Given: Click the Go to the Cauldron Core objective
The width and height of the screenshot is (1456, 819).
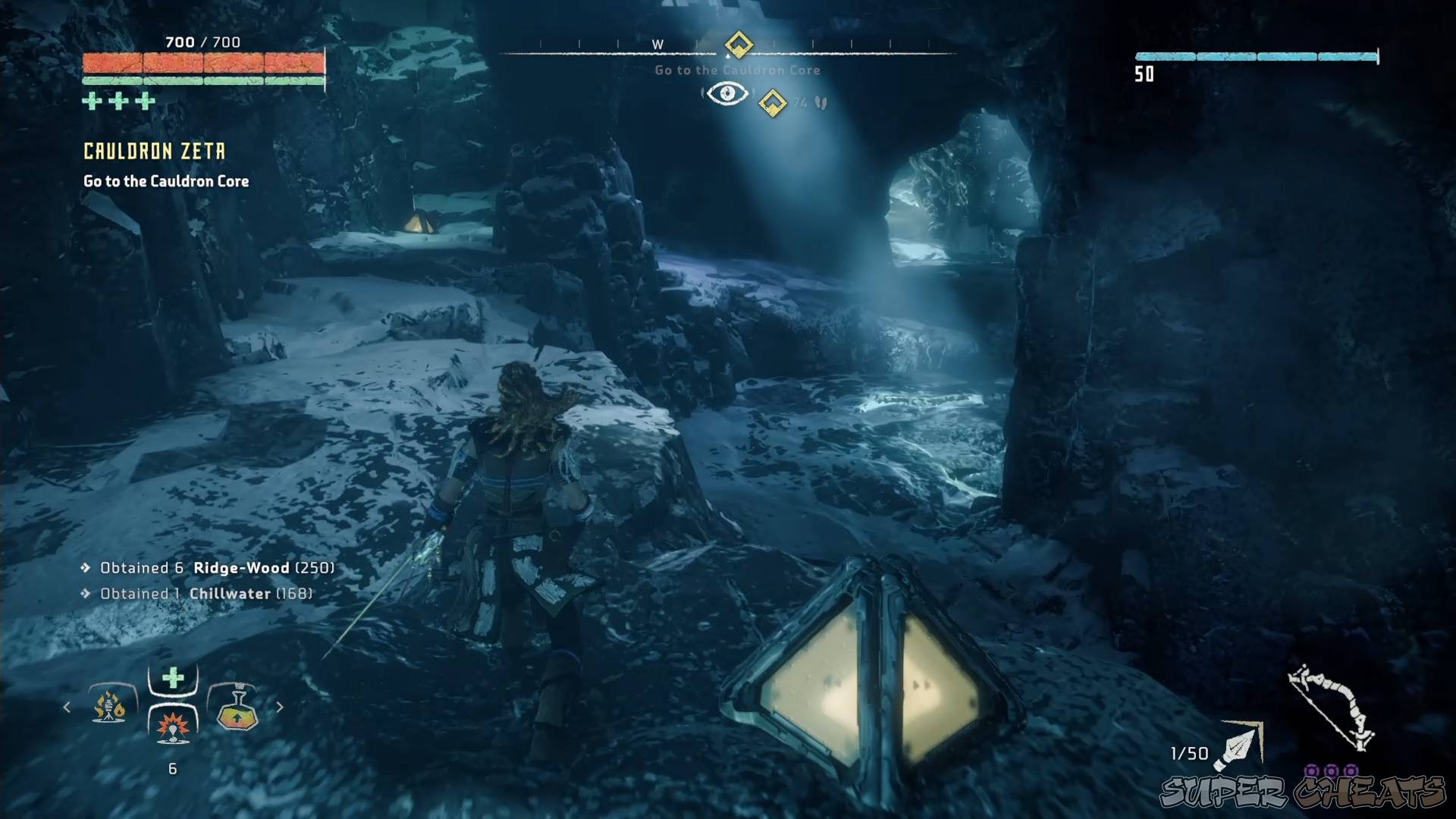Looking at the screenshot, I should point(165,181).
